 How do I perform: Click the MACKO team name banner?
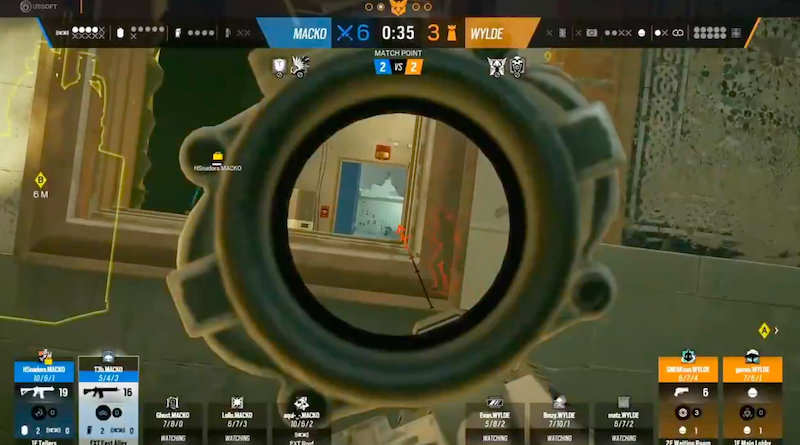[x=309, y=33]
